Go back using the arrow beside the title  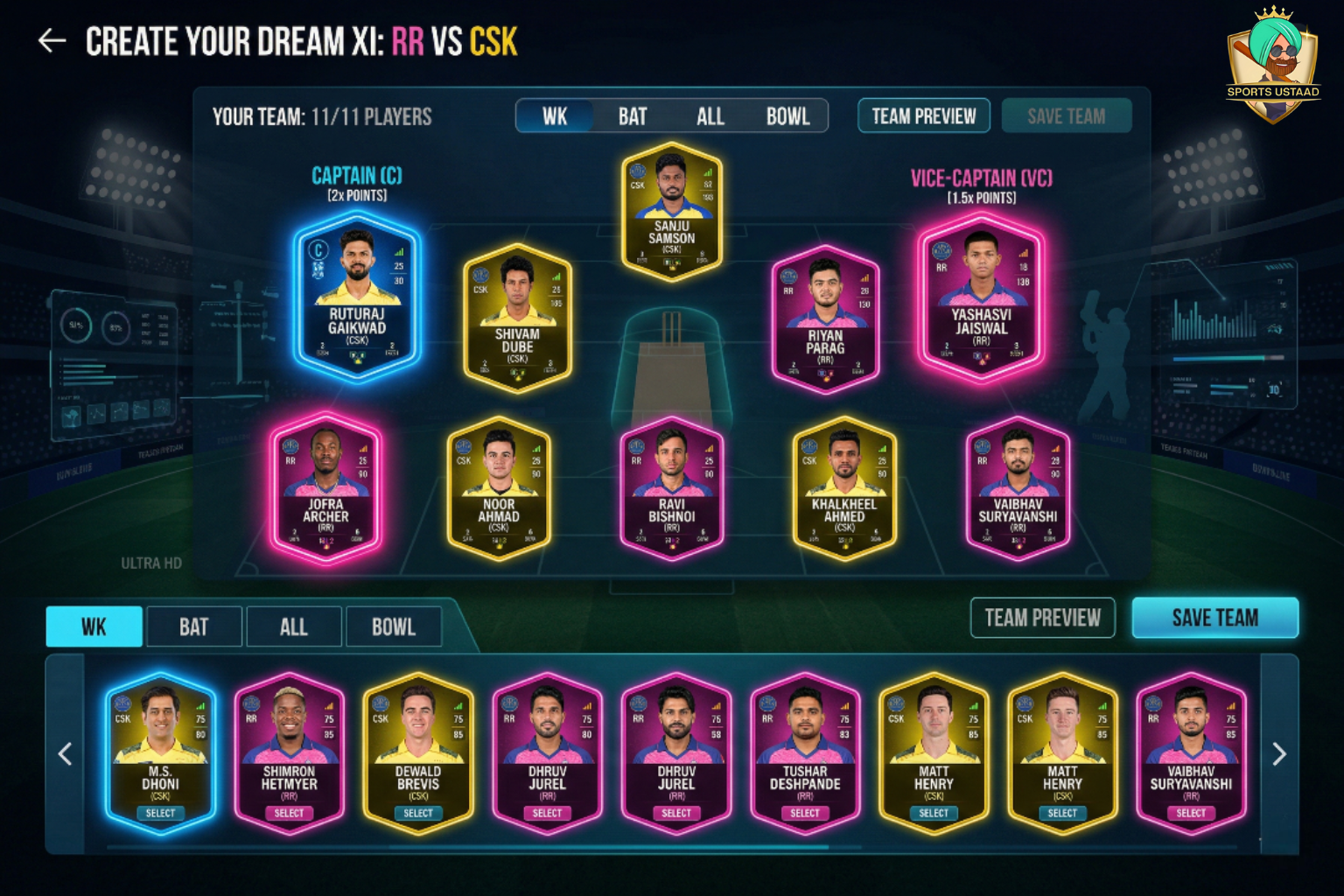coord(52,41)
